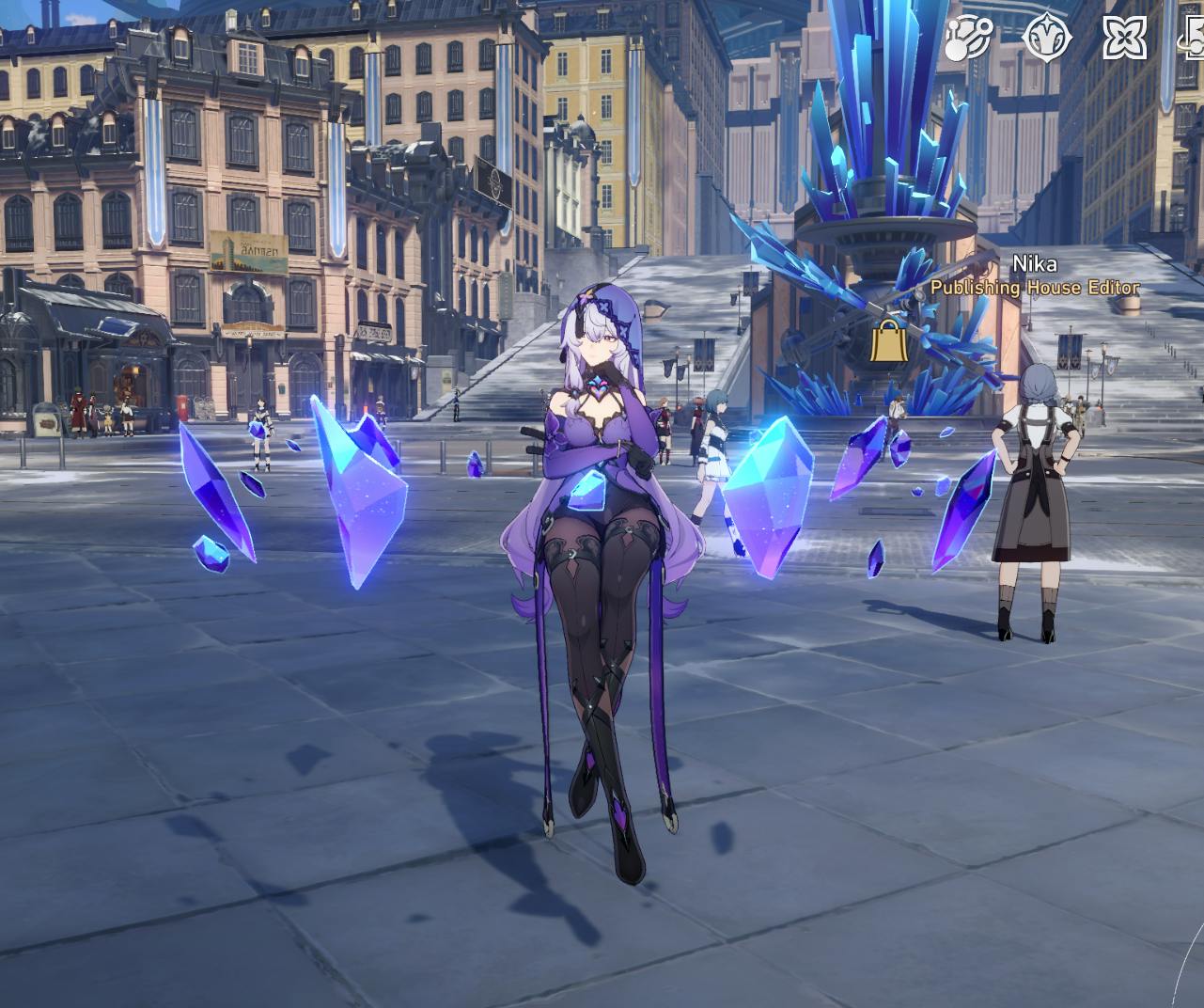1204x1008 pixels.
Task: Open the connected orbs icon menu
Action: coord(968,38)
